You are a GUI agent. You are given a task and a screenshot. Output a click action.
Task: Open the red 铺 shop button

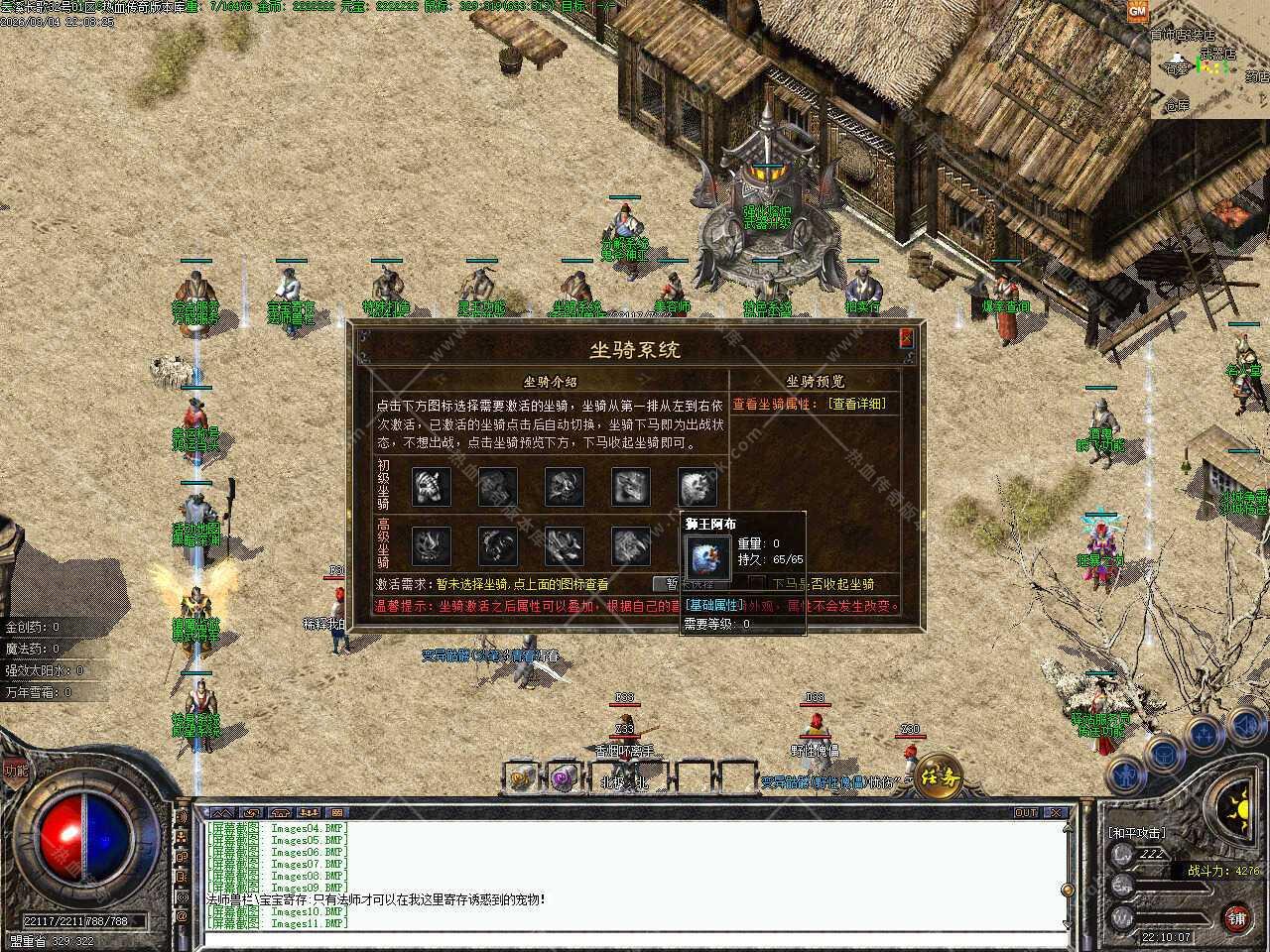click(1235, 916)
